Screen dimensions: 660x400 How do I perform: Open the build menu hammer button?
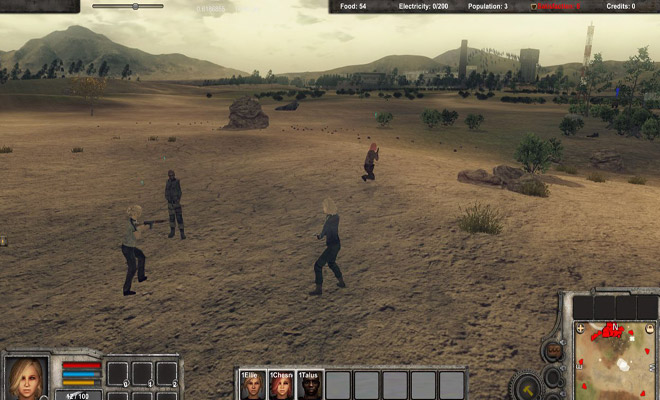point(527,386)
